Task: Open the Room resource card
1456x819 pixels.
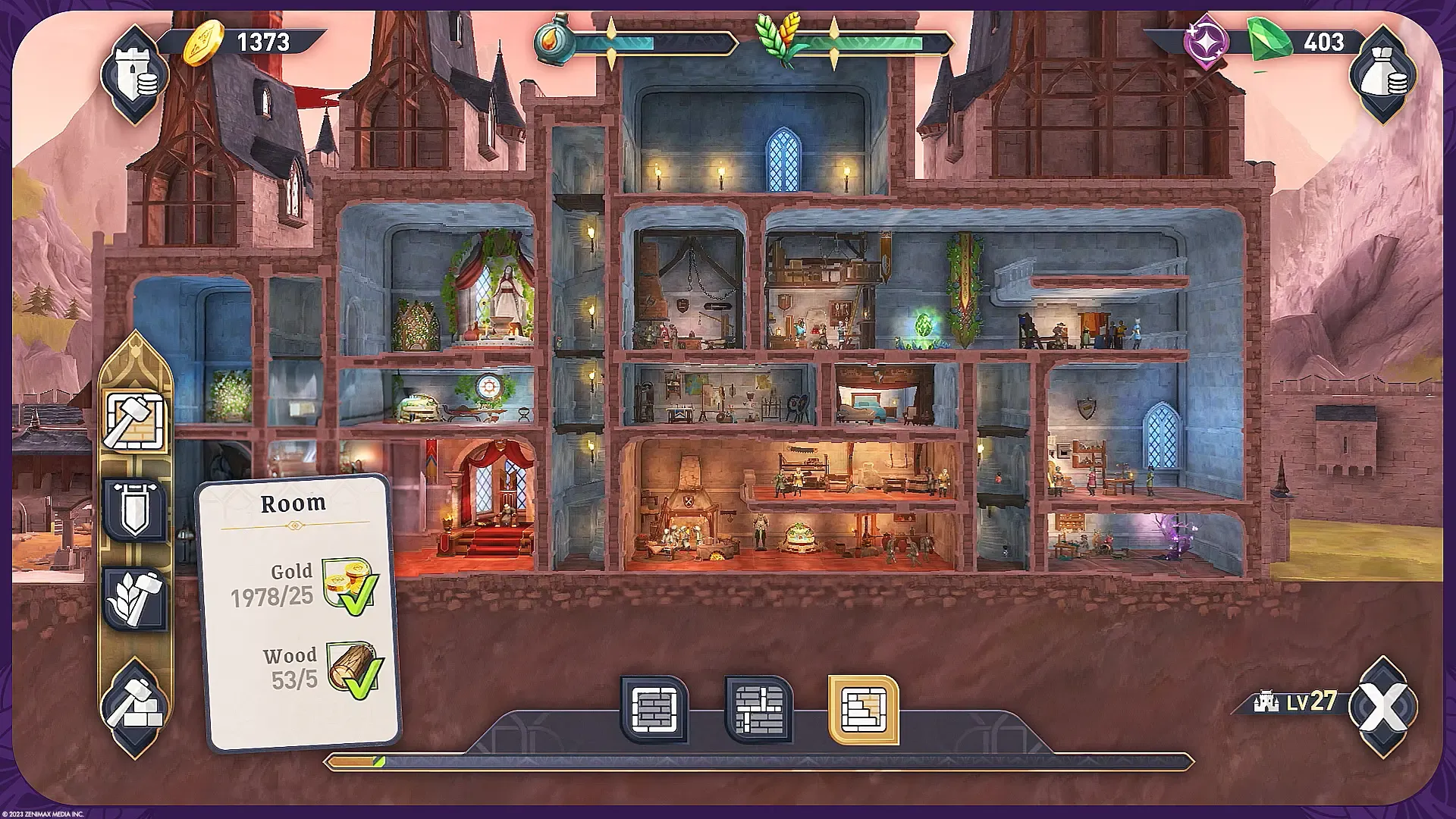Action: pos(296,607)
